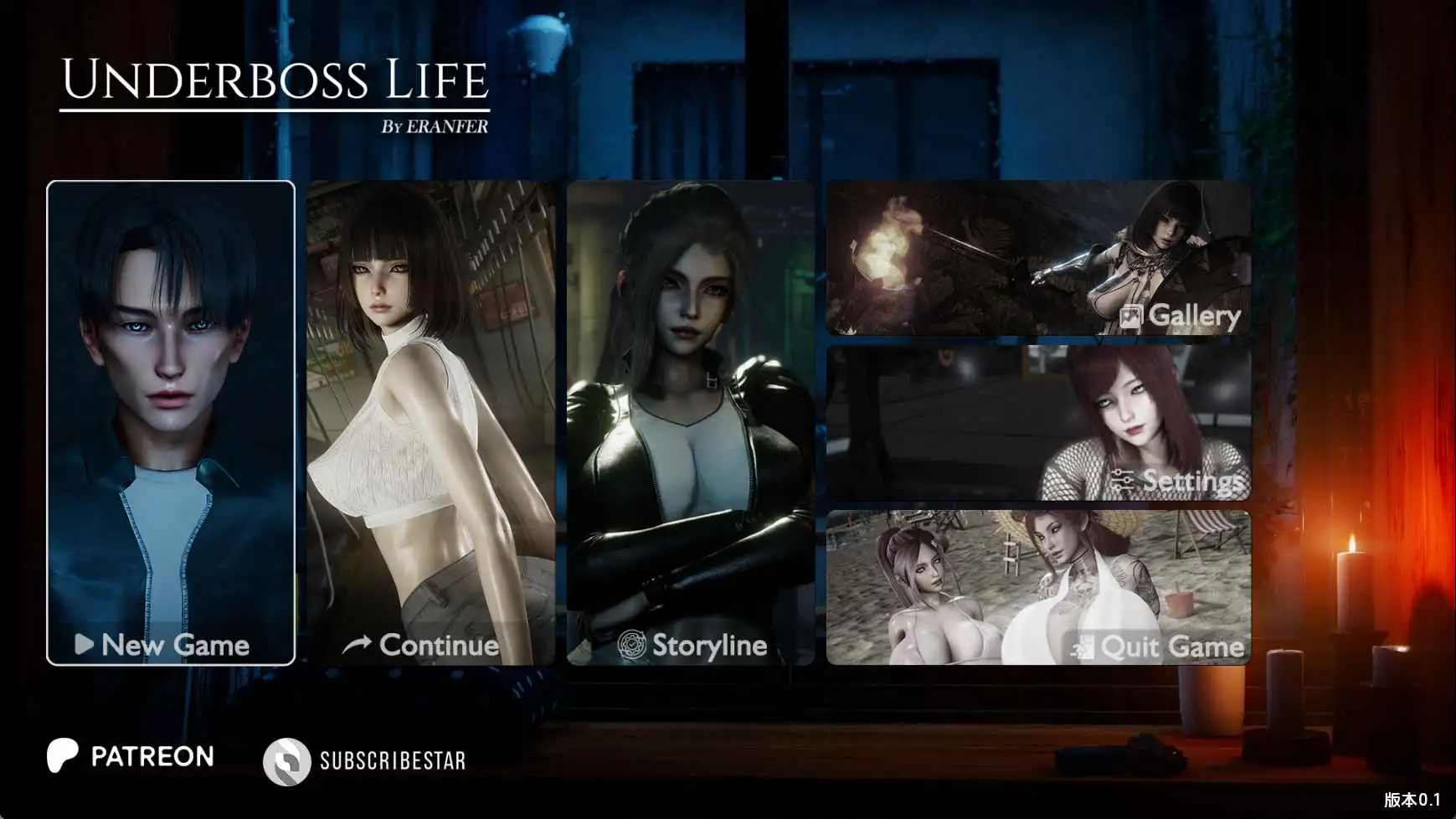Viewport: 1456px width, 819px height.
Task: Click the exit door icon next to Quit Game
Action: click(1080, 646)
